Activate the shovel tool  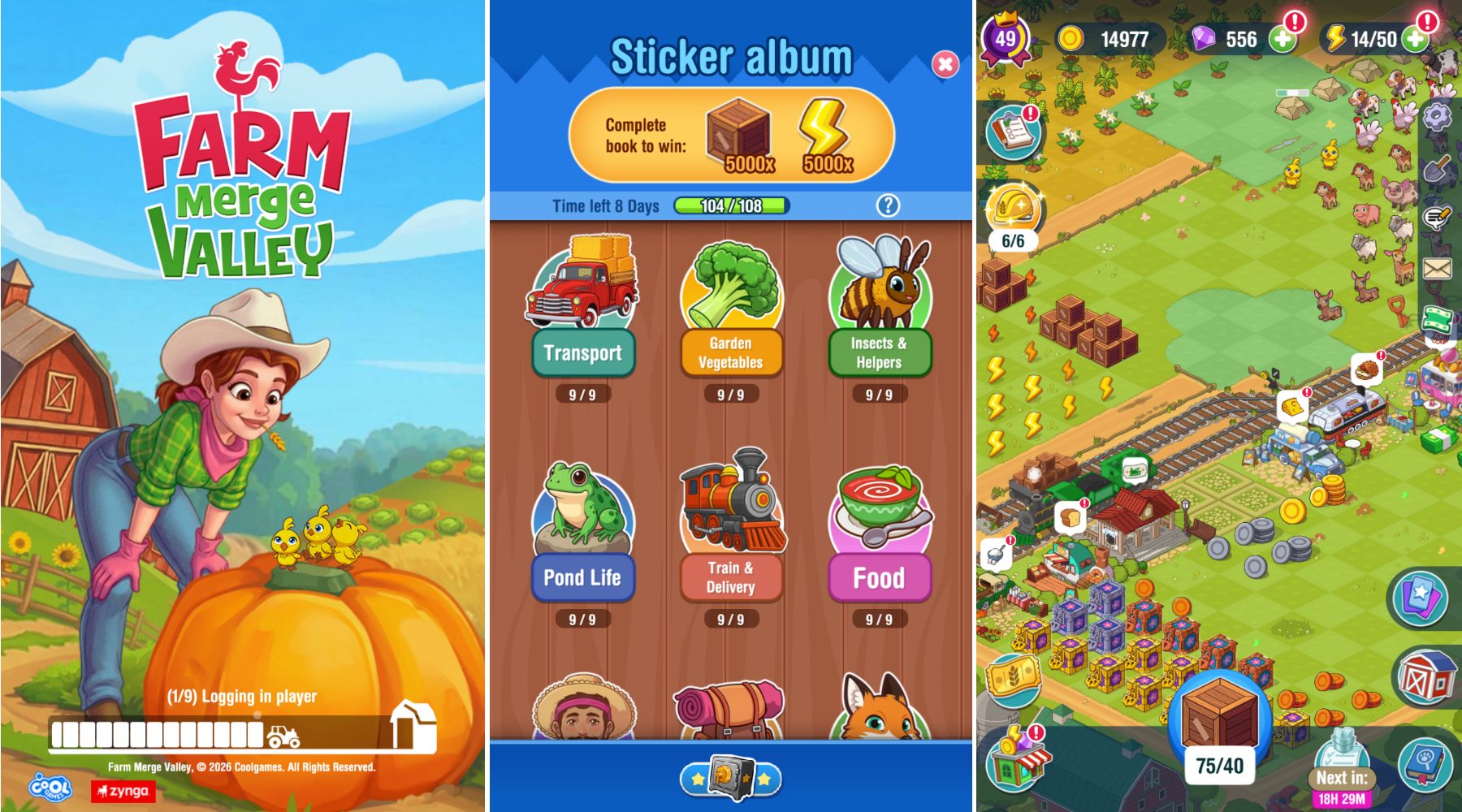point(1438,170)
